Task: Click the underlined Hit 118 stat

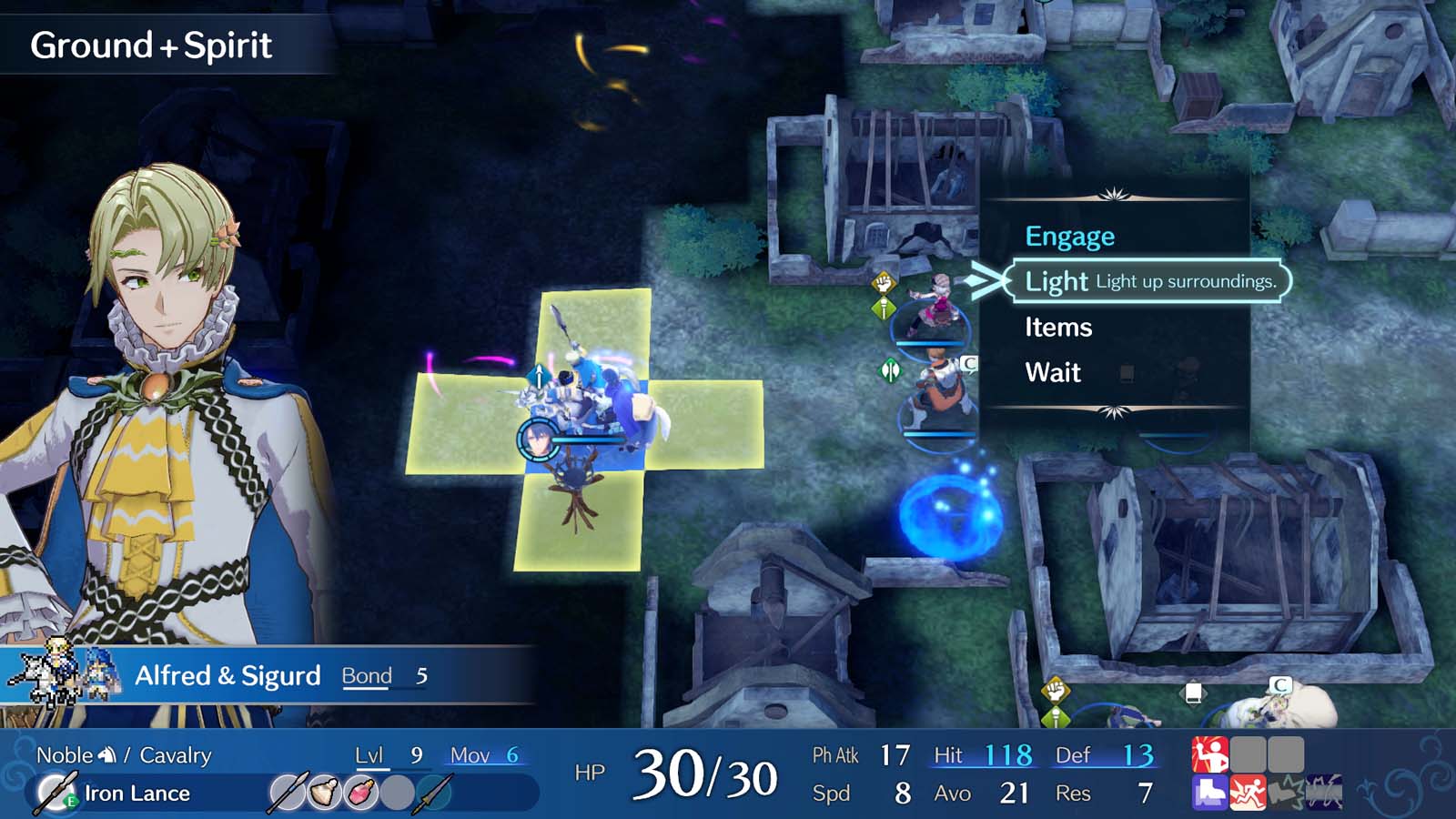Action: point(983,754)
